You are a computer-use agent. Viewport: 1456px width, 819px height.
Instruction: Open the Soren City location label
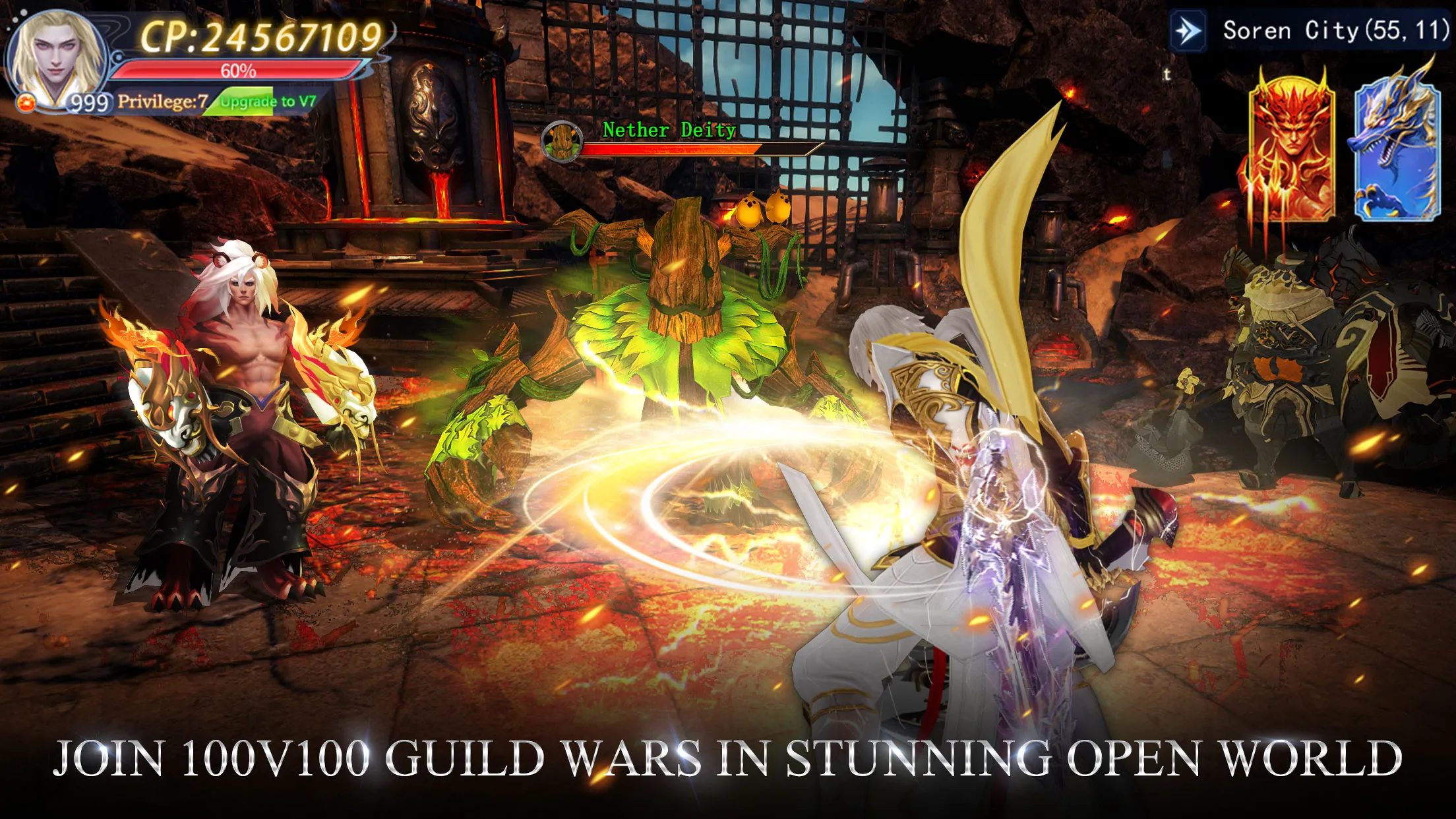click(1335, 31)
